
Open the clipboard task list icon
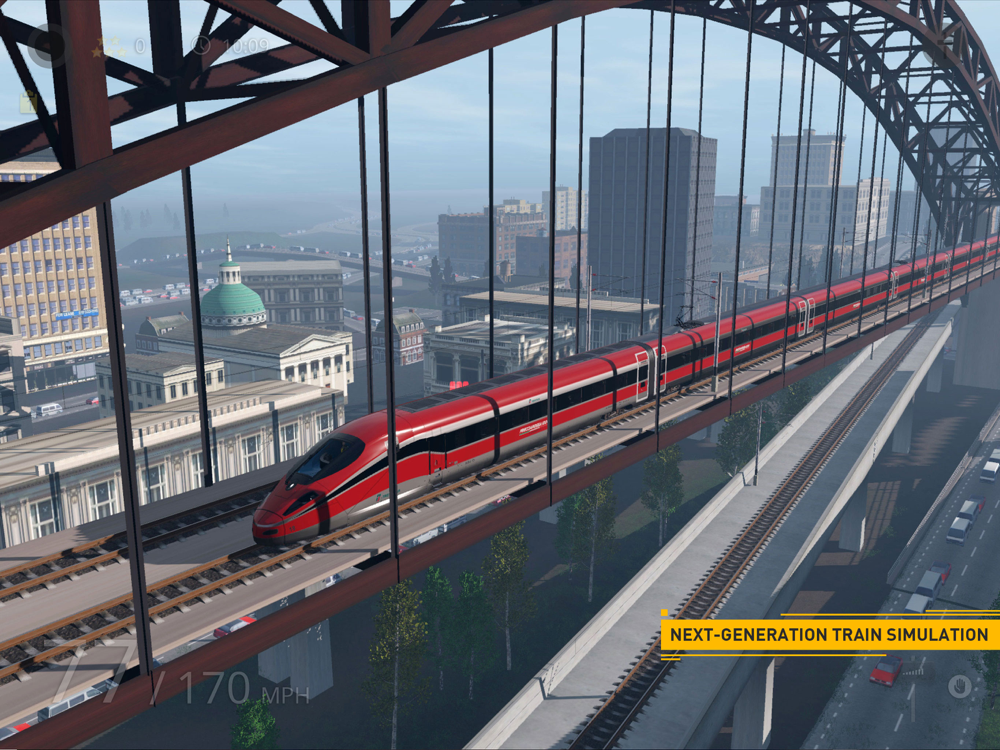pos(29,102)
